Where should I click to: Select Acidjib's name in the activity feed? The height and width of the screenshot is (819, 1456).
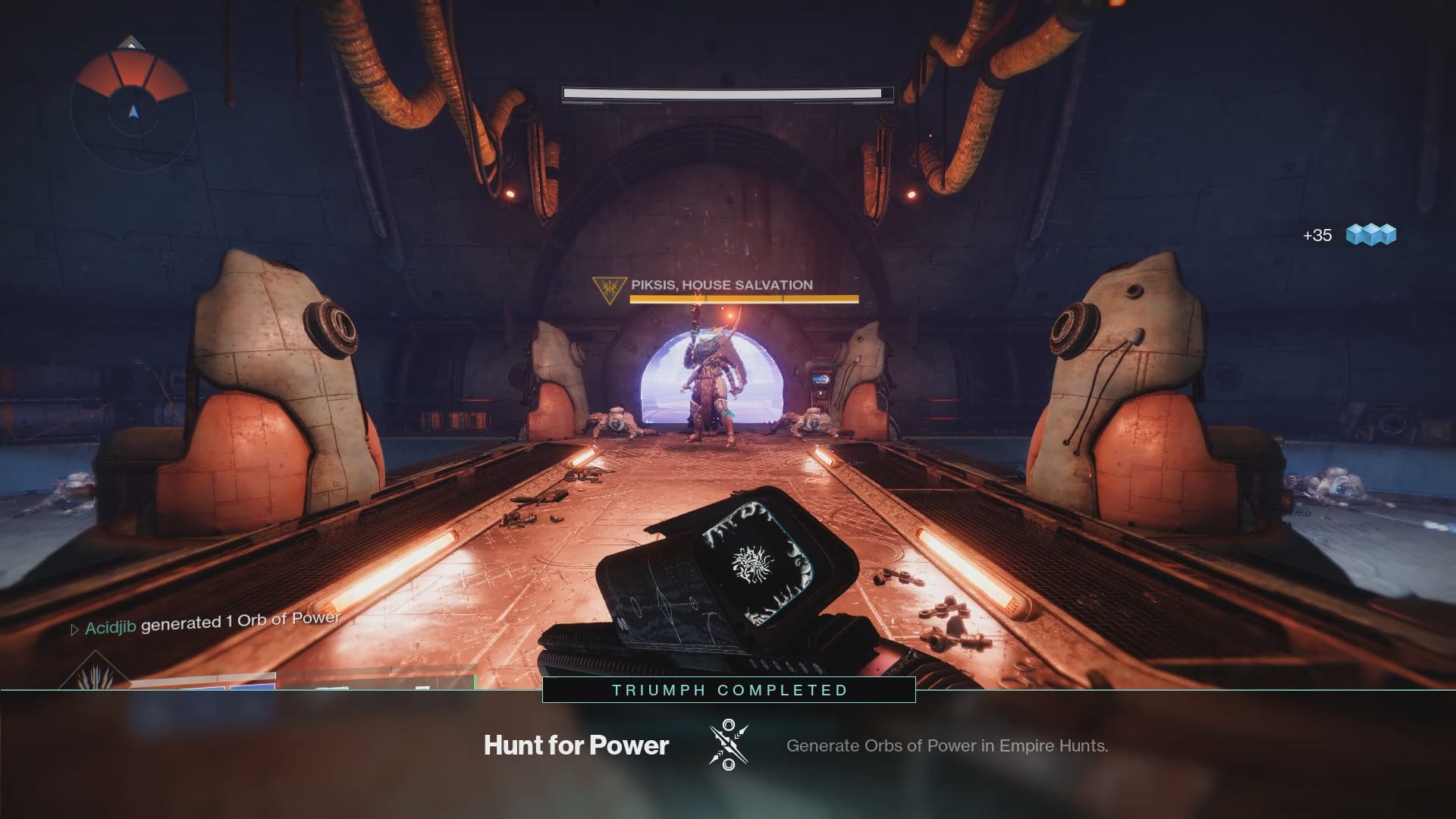click(x=110, y=627)
